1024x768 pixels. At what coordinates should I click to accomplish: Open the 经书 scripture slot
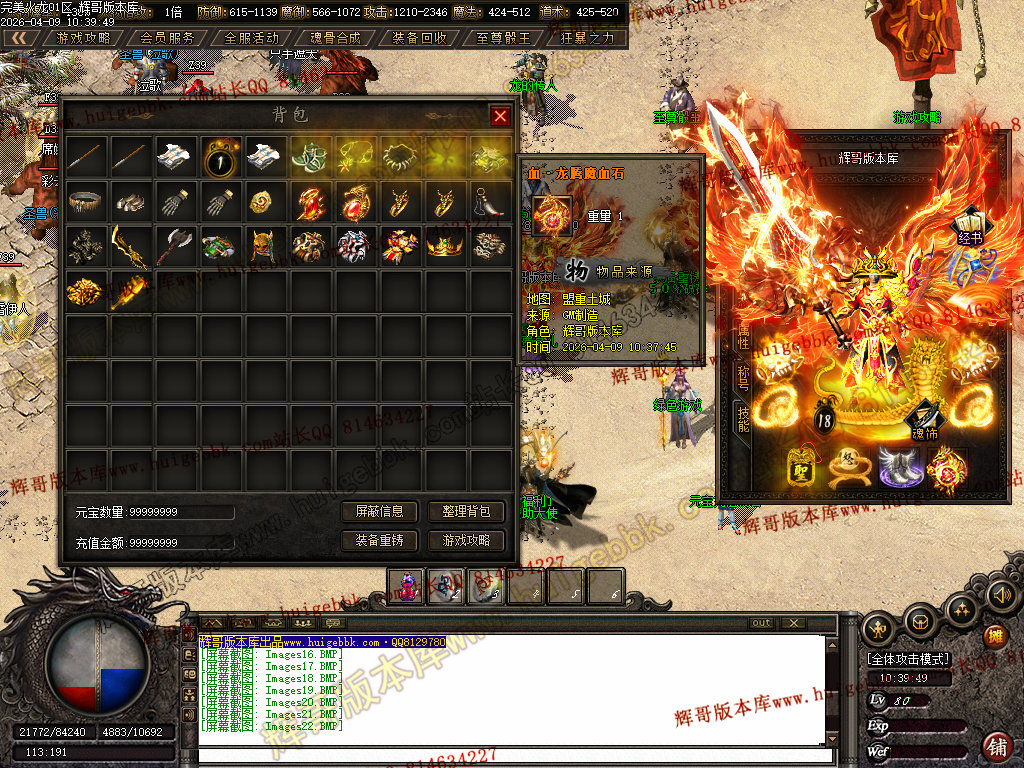[x=967, y=226]
